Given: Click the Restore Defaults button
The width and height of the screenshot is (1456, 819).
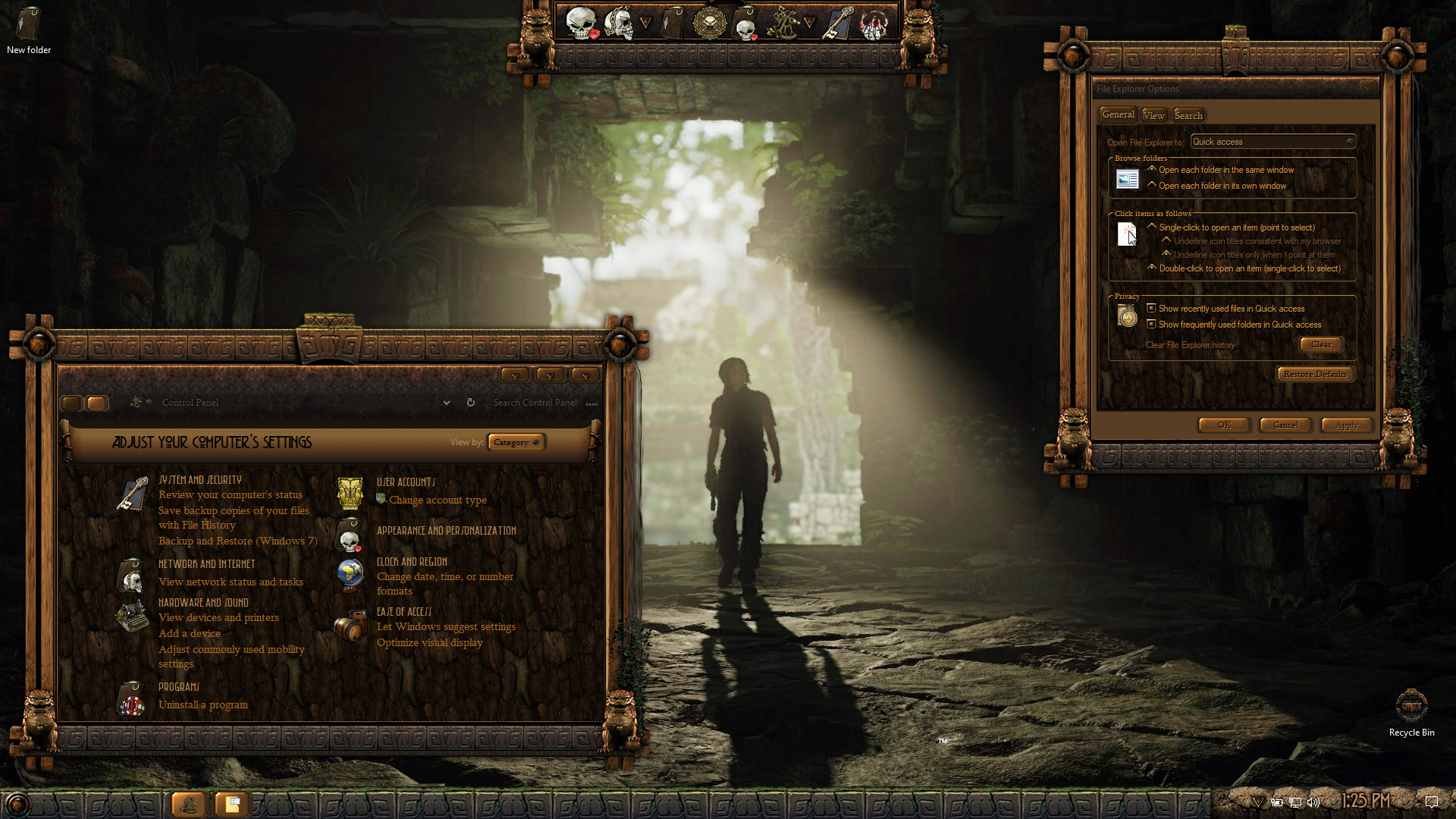Looking at the screenshot, I should coord(1315,374).
